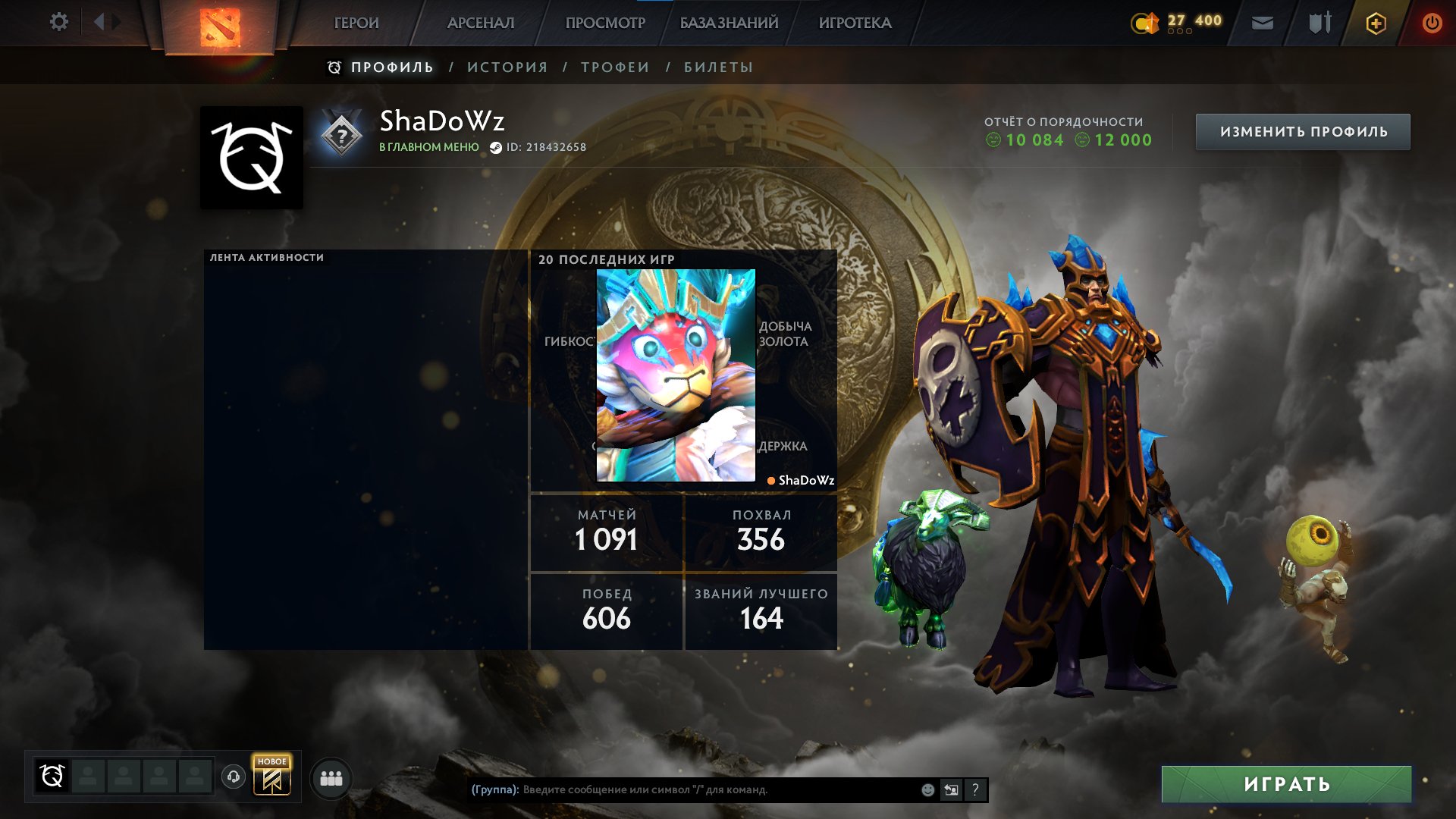The image size is (1456, 819).
Task: Click the glowing НОВОЕ battle pass ticket
Action: (272, 778)
